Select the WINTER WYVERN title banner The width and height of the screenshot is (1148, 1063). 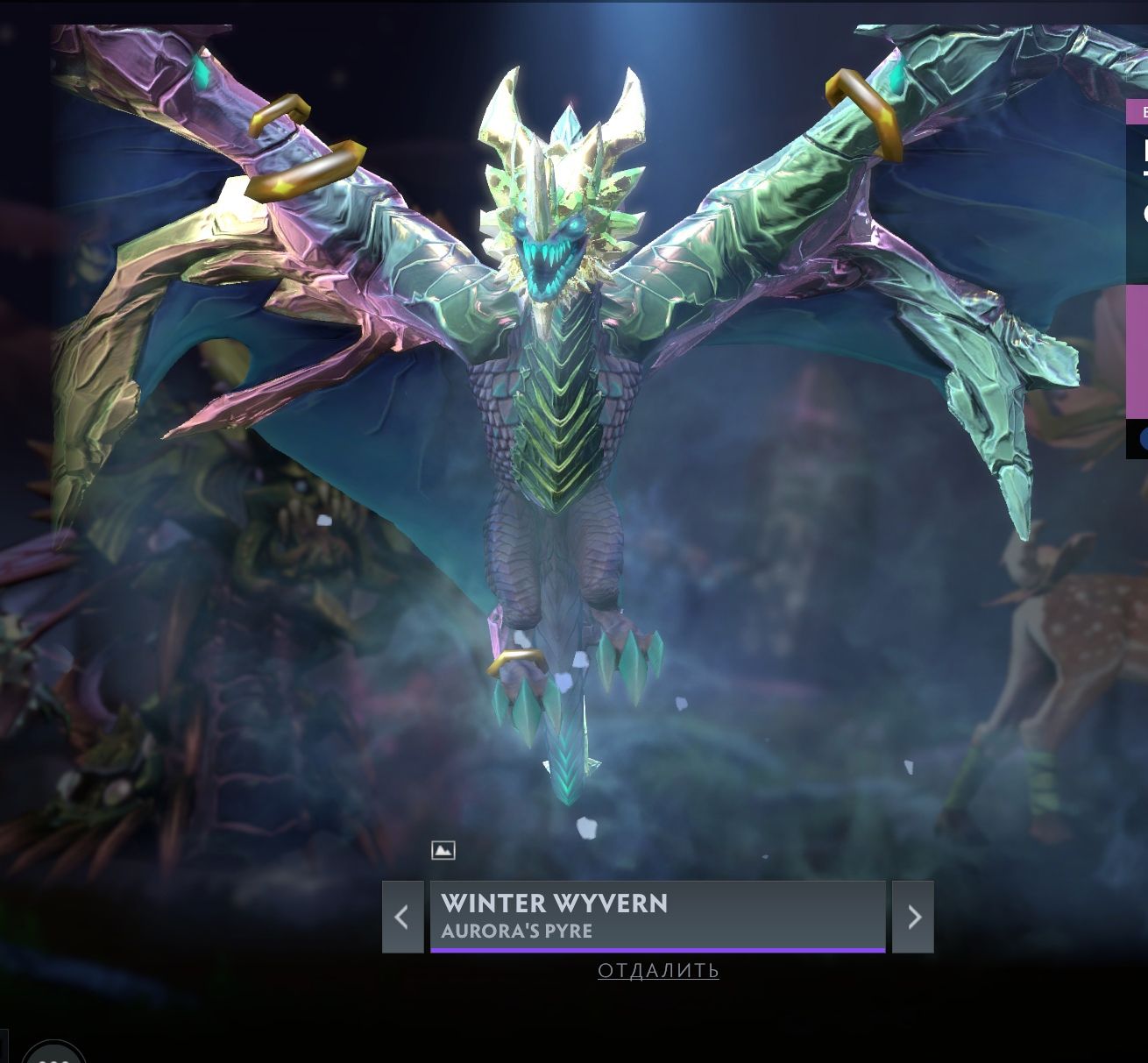[556, 904]
